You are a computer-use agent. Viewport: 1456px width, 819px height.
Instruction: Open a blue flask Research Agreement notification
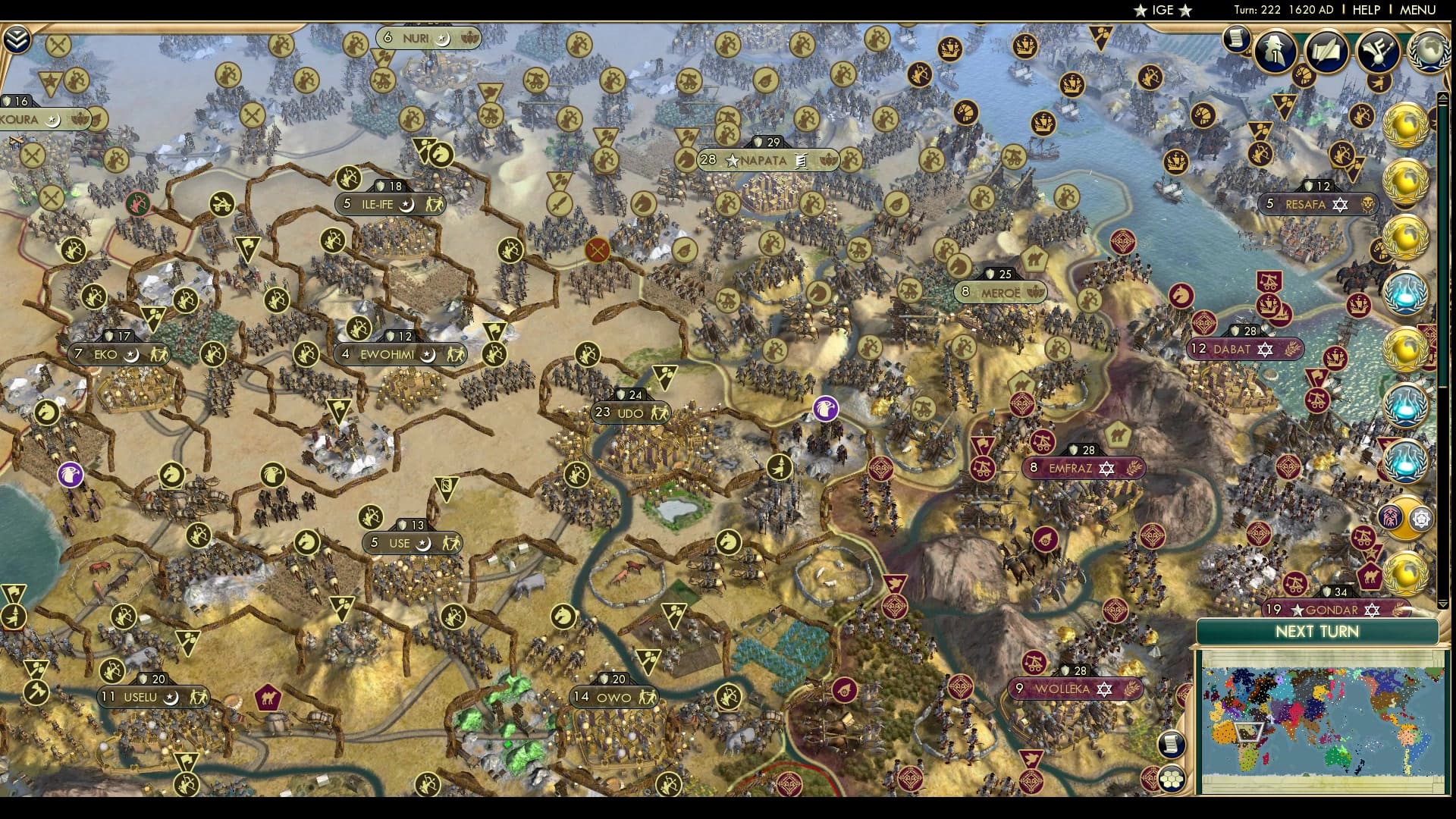tap(1407, 292)
